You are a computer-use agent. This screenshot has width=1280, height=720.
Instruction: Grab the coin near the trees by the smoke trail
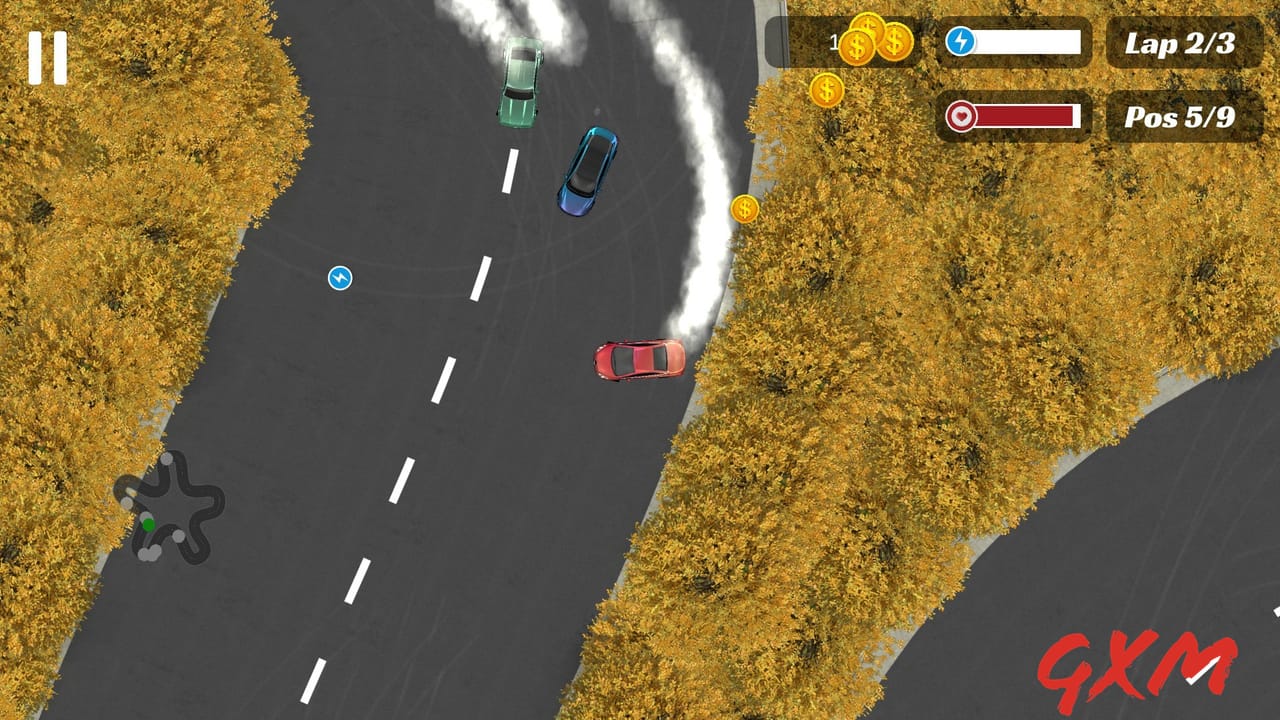click(x=744, y=211)
